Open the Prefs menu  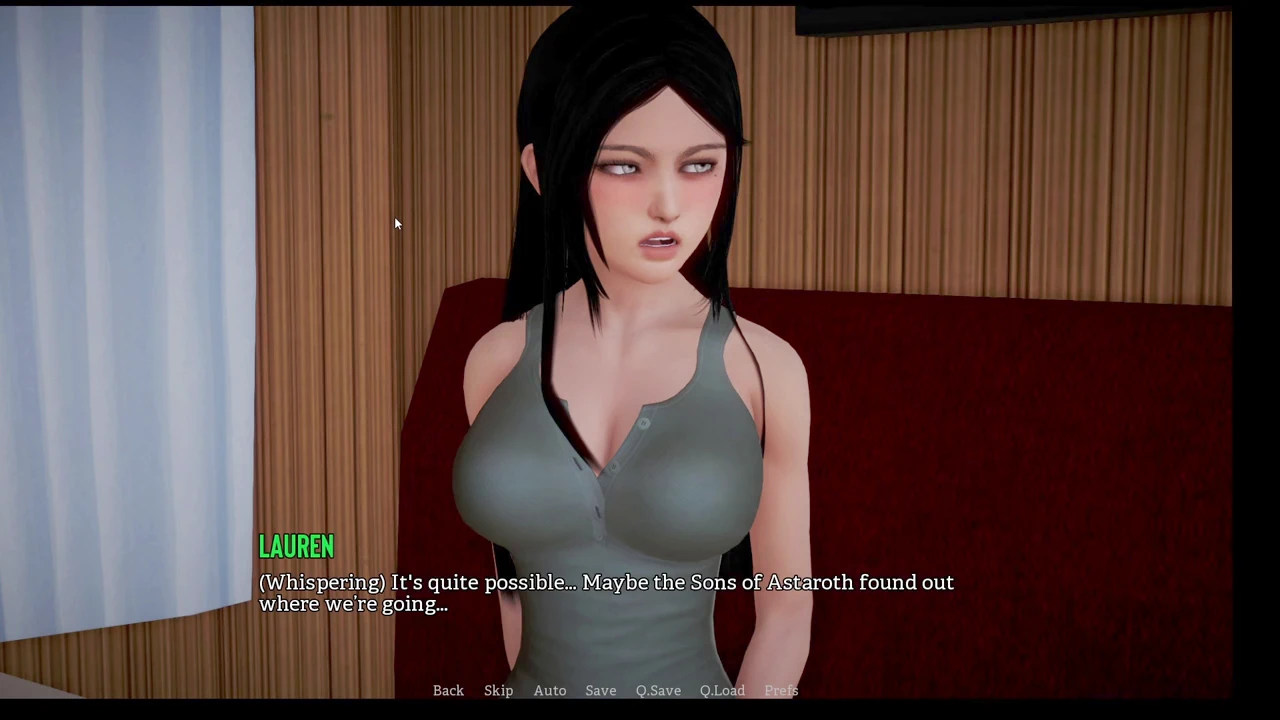click(x=781, y=691)
